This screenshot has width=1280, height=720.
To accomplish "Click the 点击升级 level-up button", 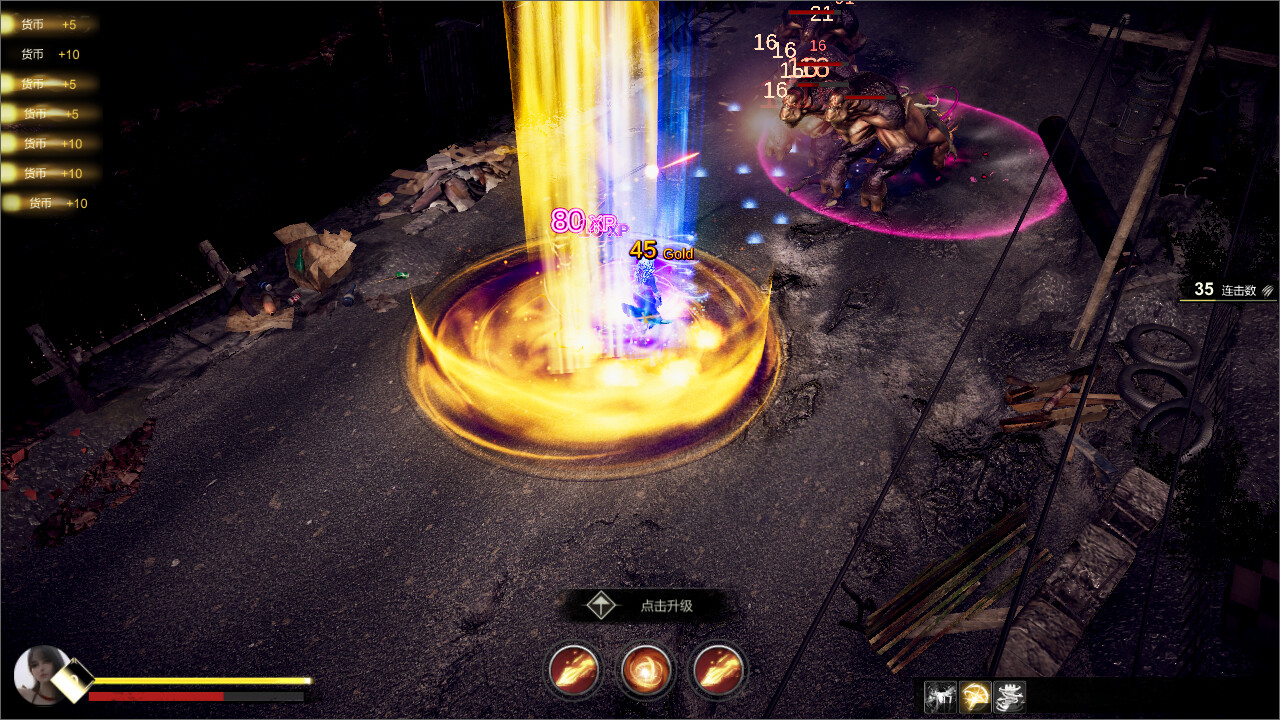I will click(645, 605).
